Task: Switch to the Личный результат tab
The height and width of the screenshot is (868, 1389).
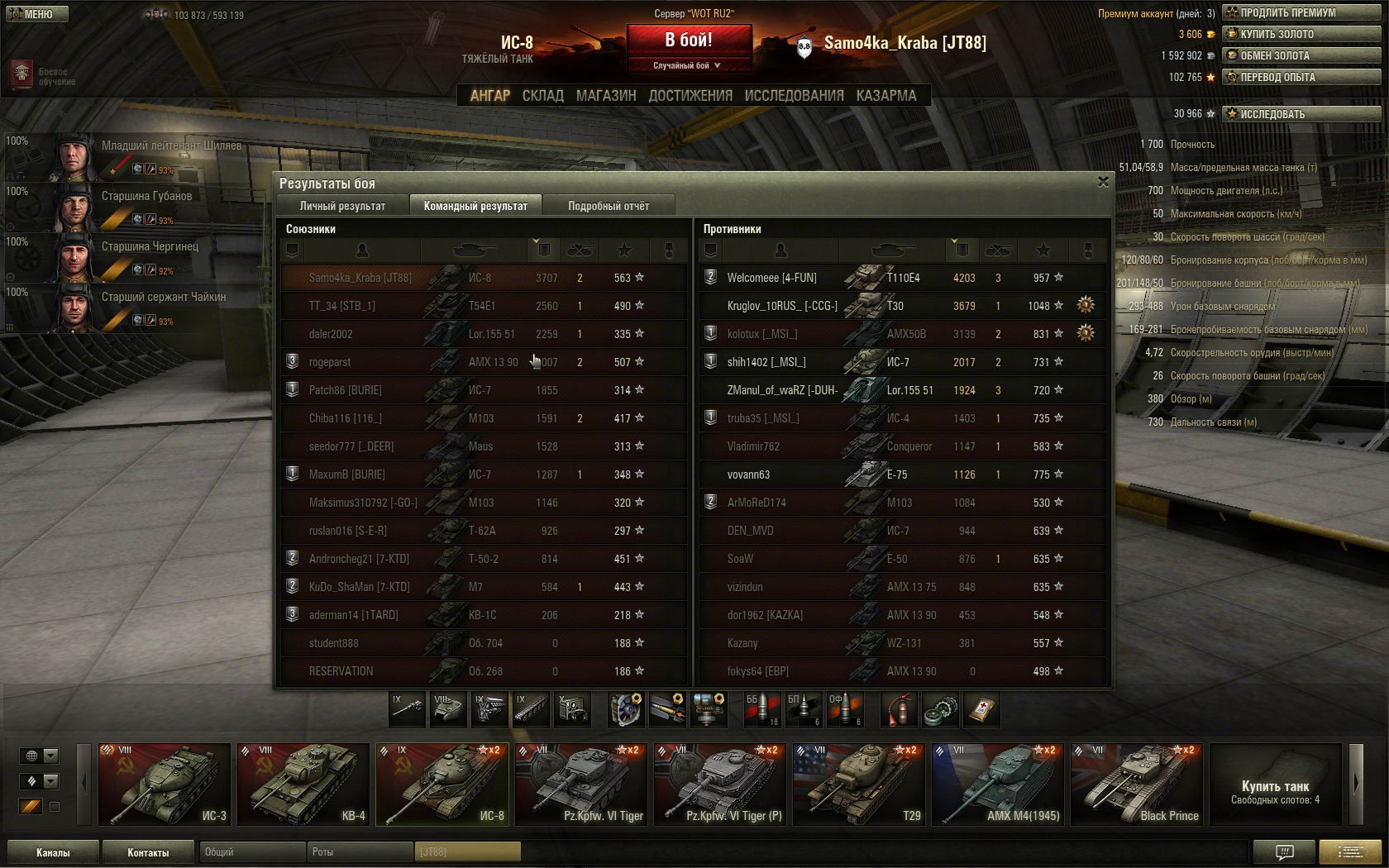Action: click(342, 206)
